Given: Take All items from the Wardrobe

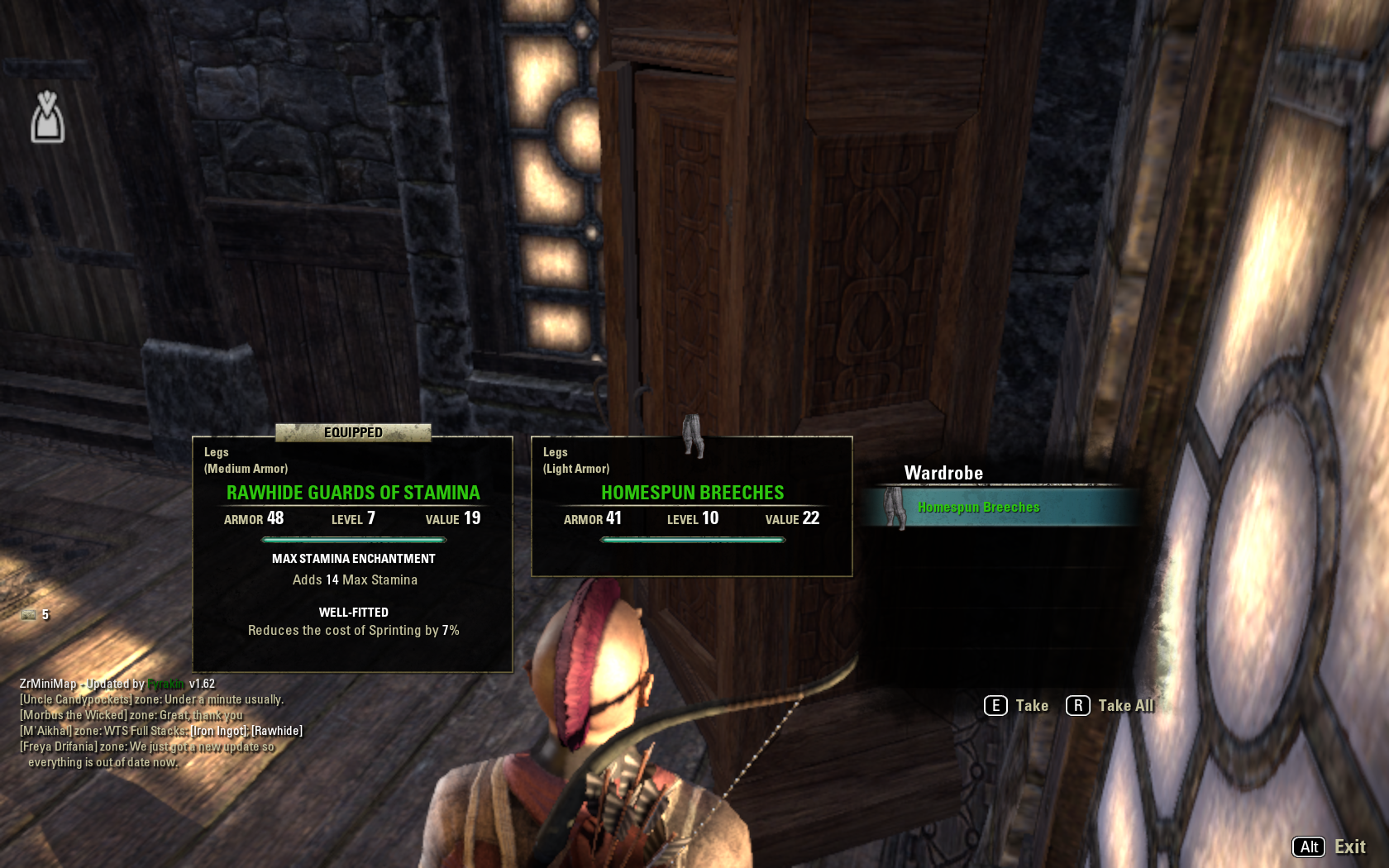Looking at the screenshot, I should 1110,706.
